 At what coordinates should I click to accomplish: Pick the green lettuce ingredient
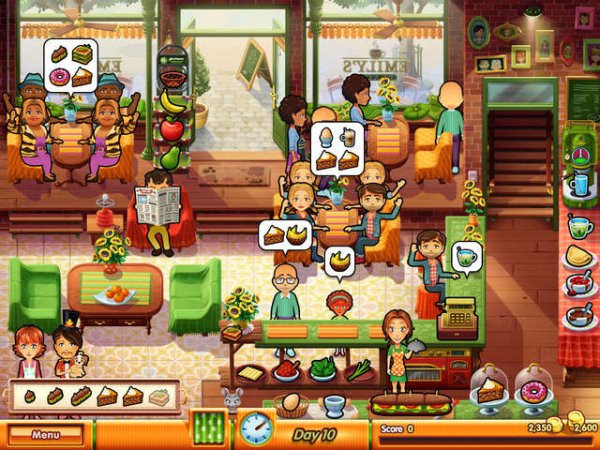click(323, 369)
